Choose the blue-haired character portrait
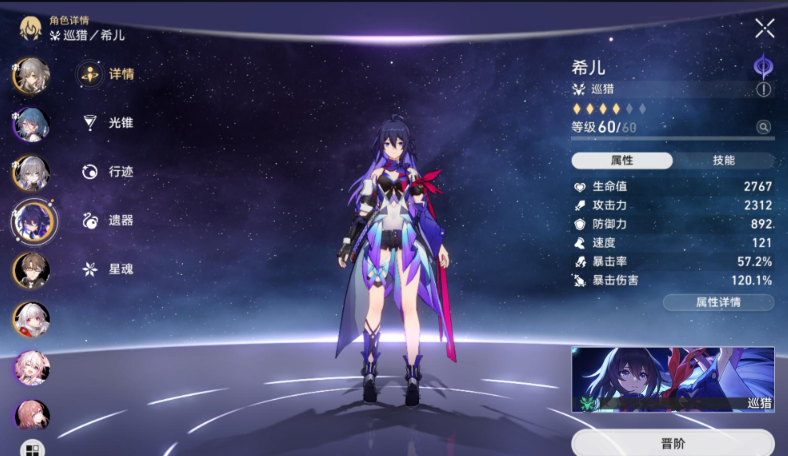 coord(31,125)
